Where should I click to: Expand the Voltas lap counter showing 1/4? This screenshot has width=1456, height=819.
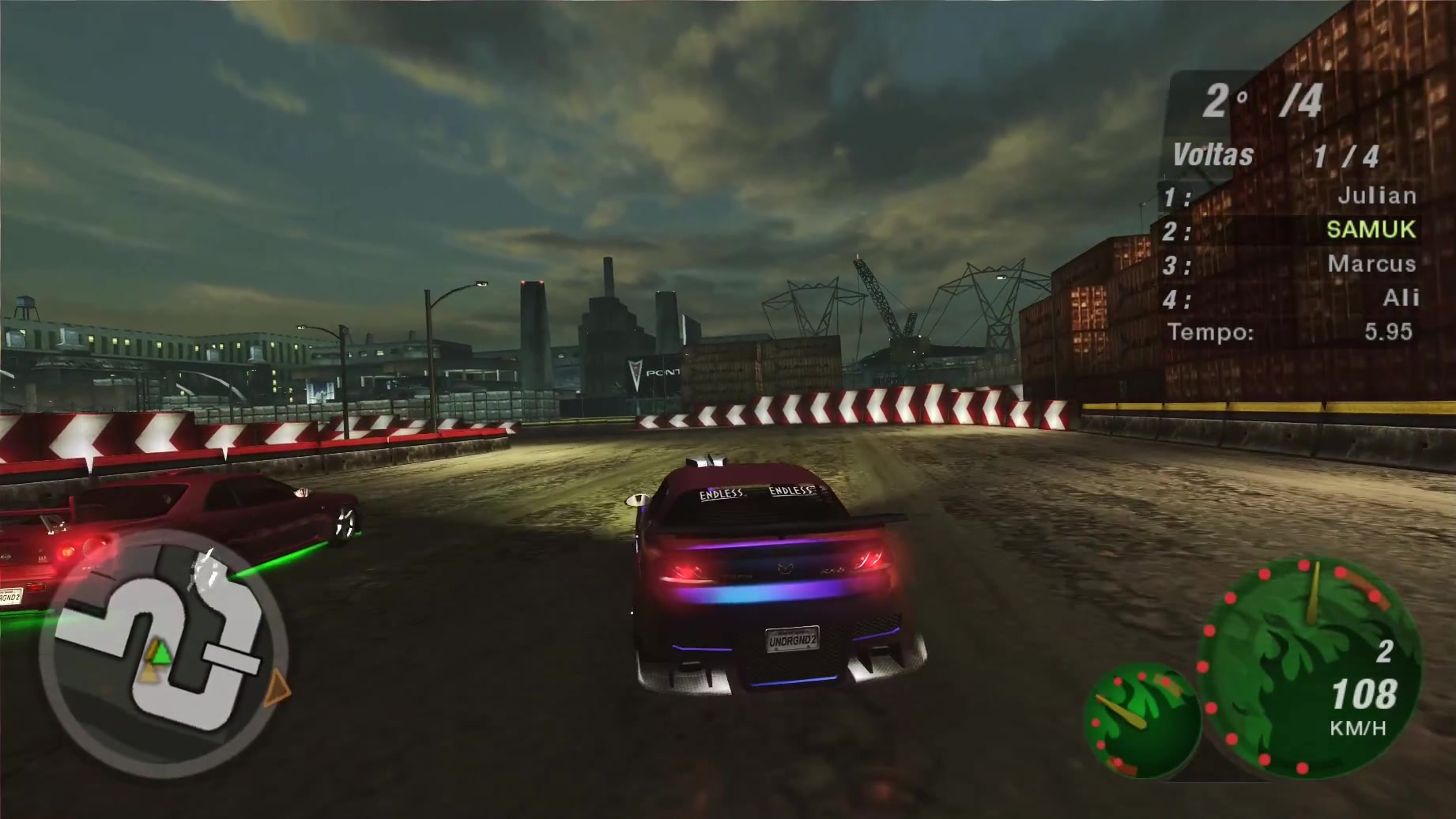1348,155
